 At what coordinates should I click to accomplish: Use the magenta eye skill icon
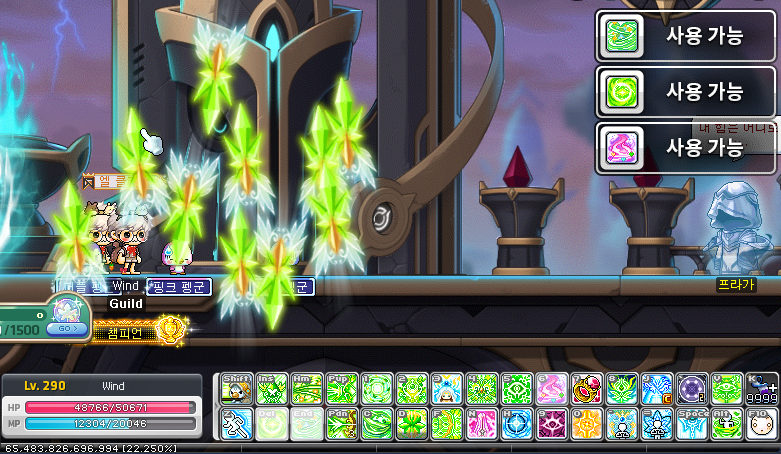(551, 423)
